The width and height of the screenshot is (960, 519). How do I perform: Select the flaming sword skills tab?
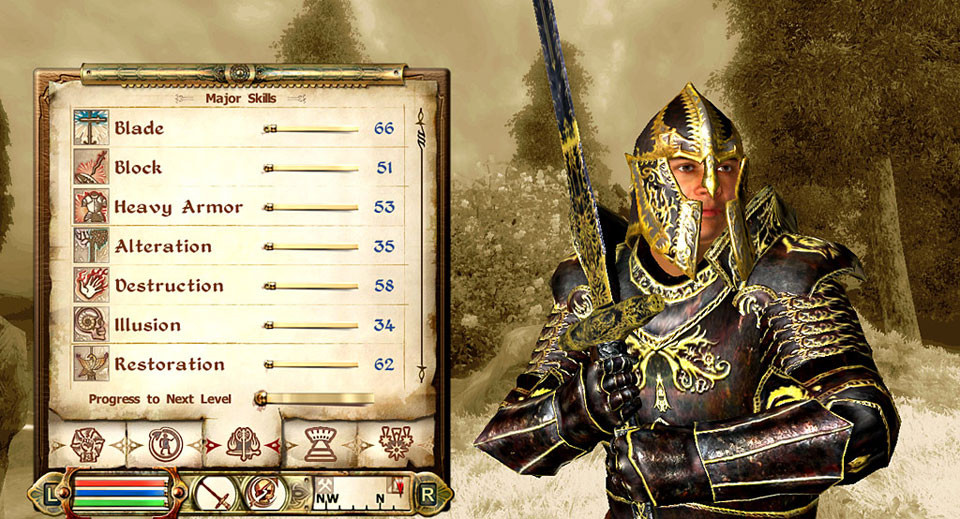(x=242, y=442)
